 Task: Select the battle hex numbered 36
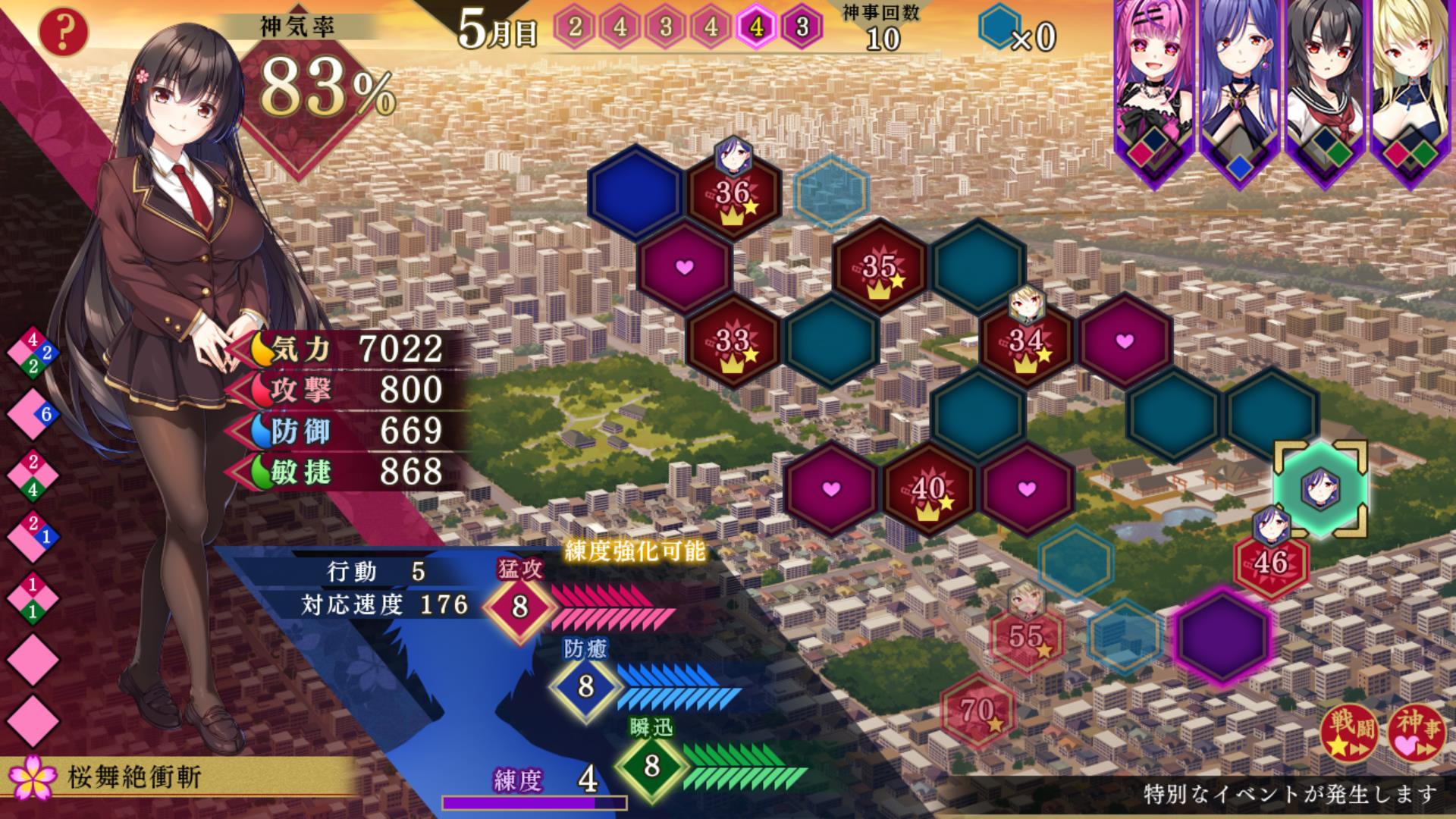click(733, 193)
